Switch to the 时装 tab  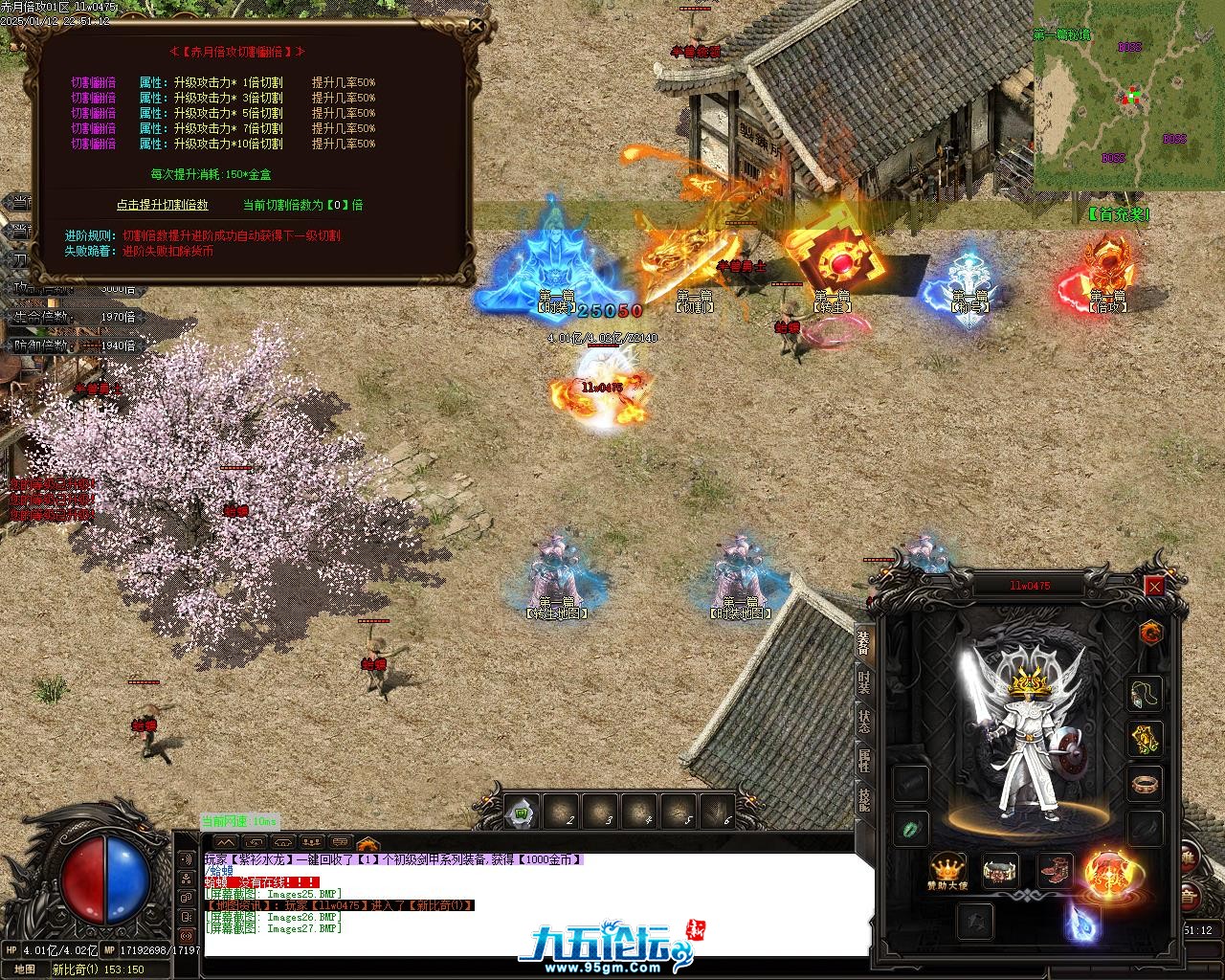864,682
